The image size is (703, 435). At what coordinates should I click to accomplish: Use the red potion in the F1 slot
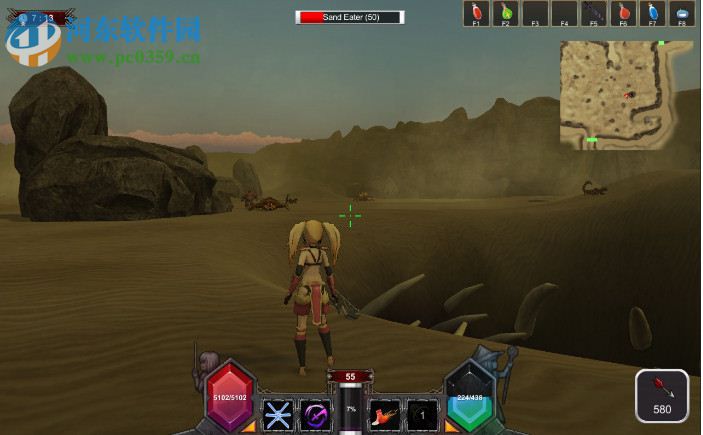coord(477,13)
